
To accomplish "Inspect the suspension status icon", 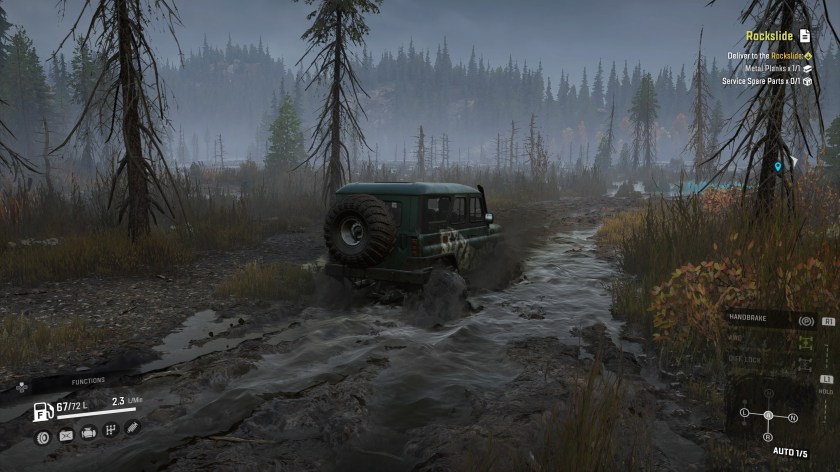I will 131,427.
